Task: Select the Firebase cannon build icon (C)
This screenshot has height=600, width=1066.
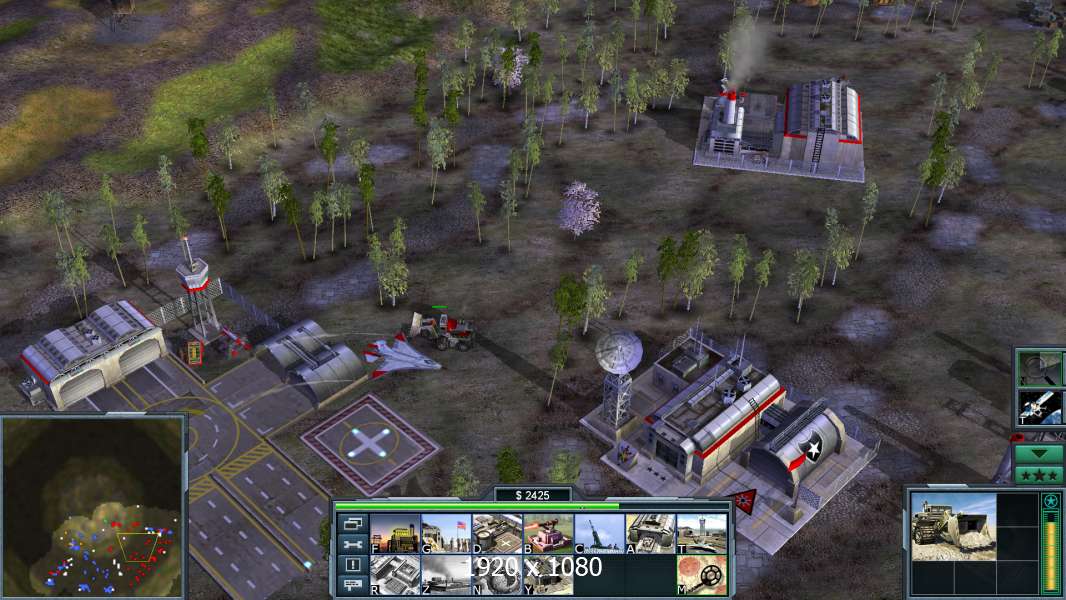Action: pos(599,534)
